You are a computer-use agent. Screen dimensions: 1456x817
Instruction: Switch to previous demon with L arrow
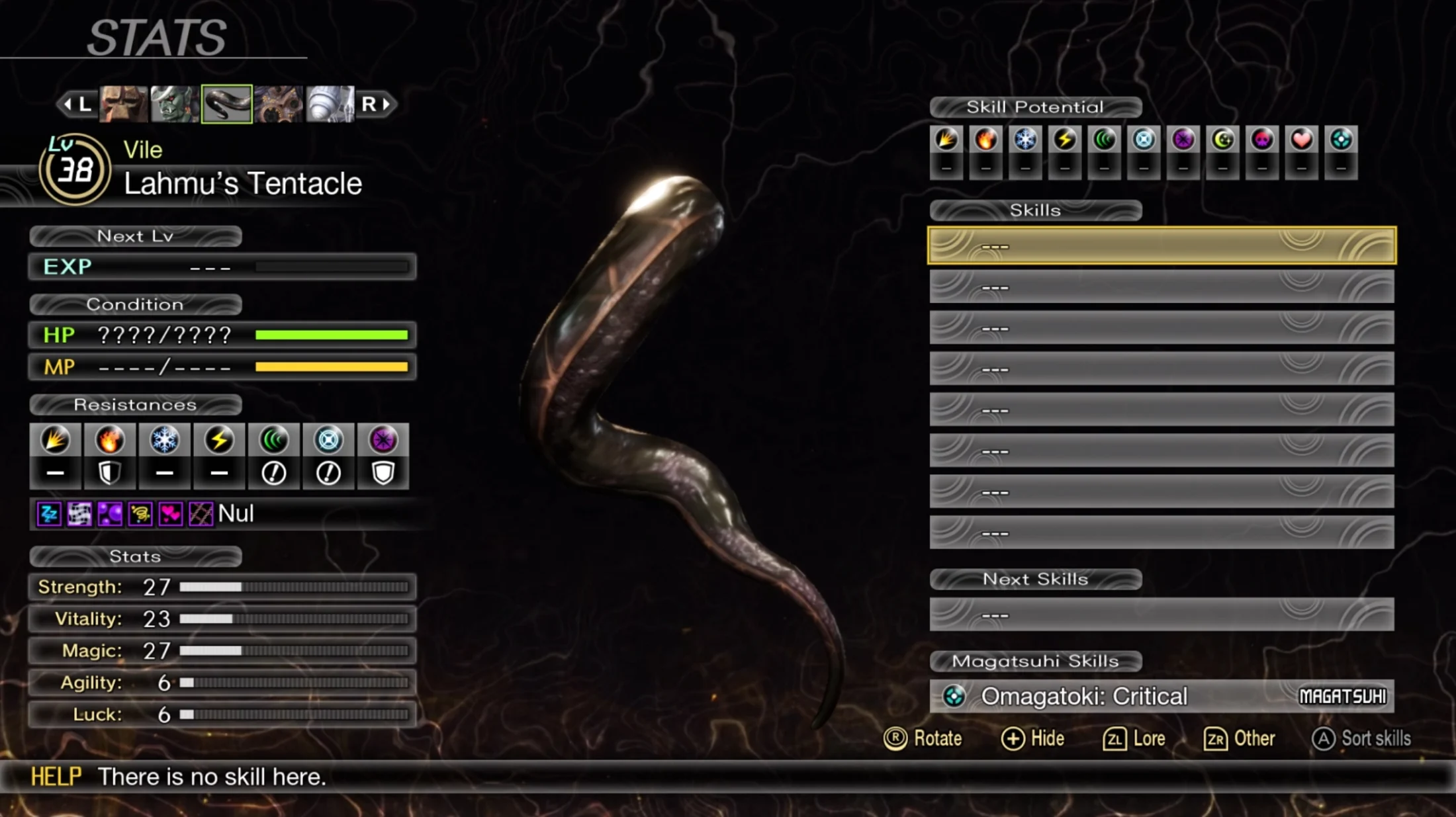(77, 104)
